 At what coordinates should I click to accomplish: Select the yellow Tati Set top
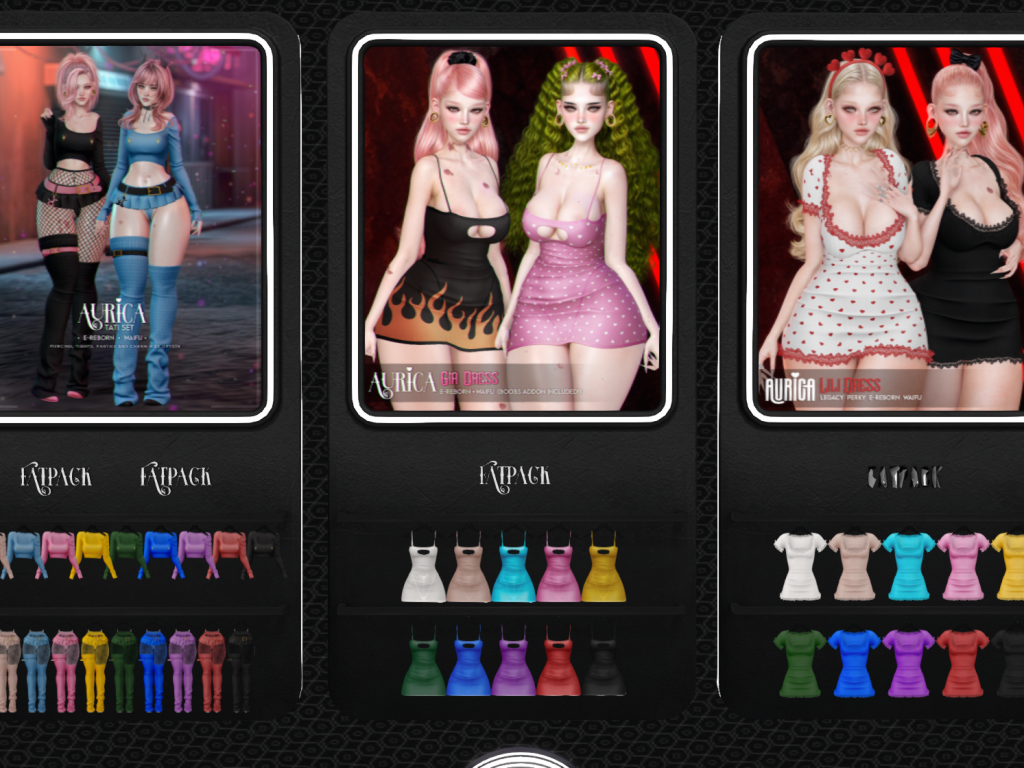(x=94, y=554)
